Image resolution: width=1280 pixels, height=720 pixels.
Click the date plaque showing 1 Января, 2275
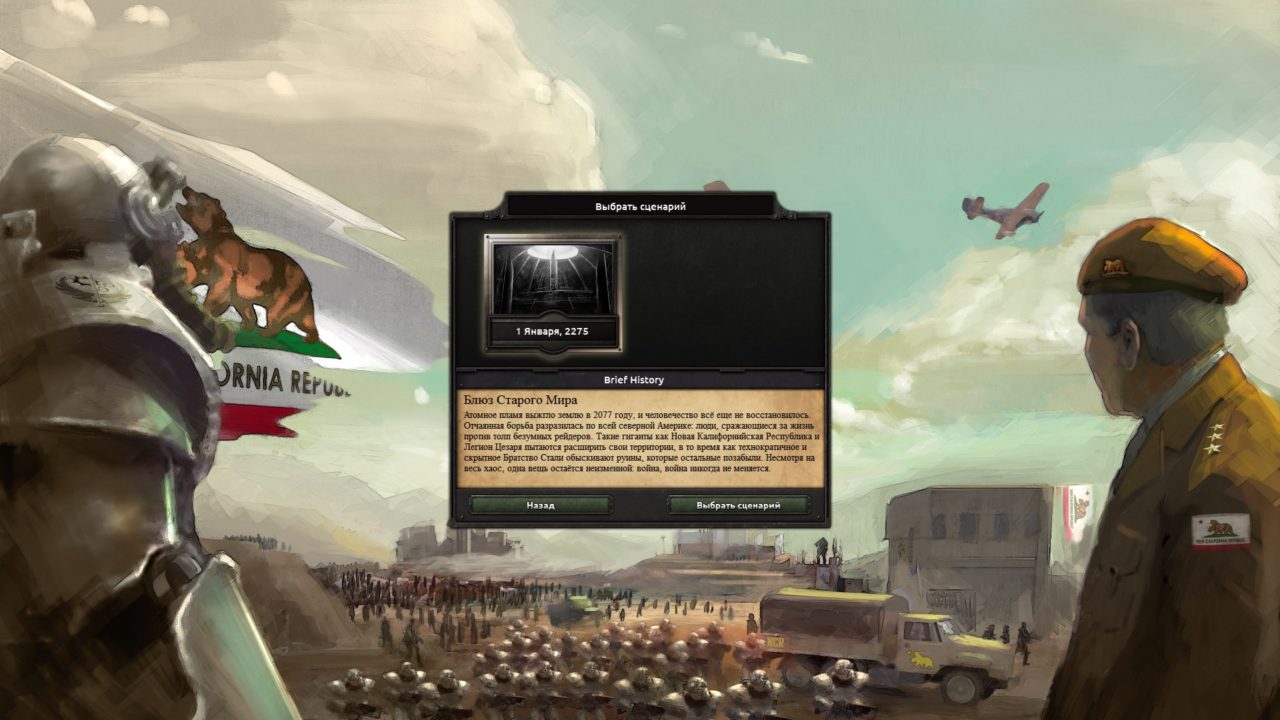tap(552, 330)
